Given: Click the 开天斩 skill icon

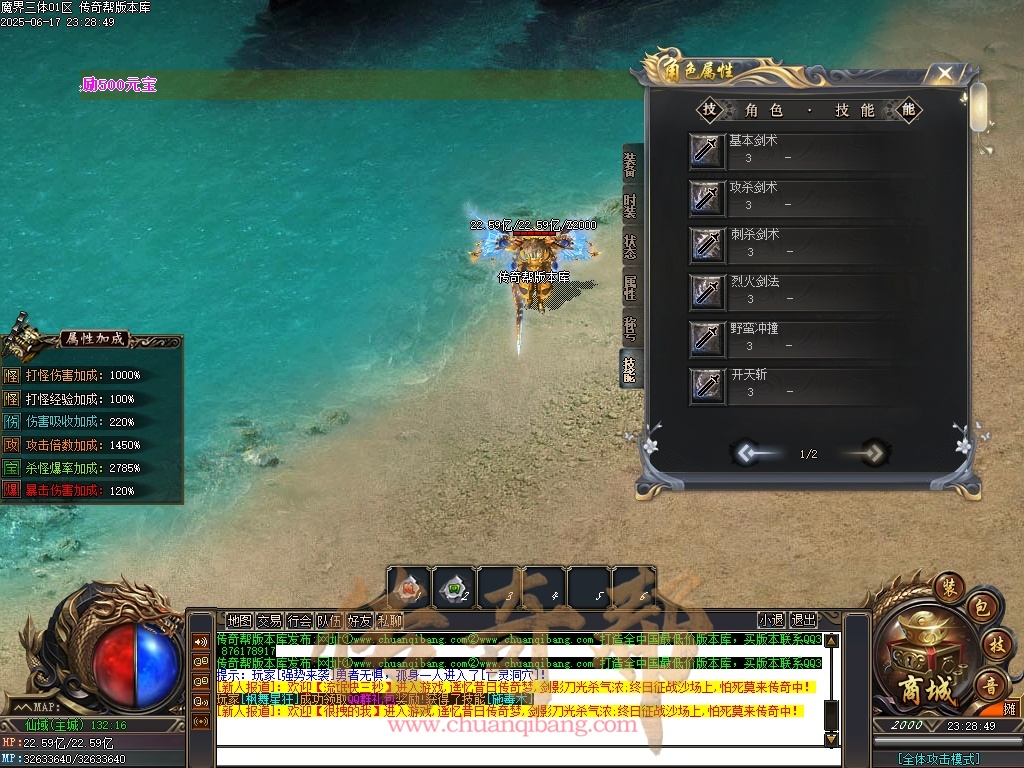Looking at the screenshot, I should point(707,385).
